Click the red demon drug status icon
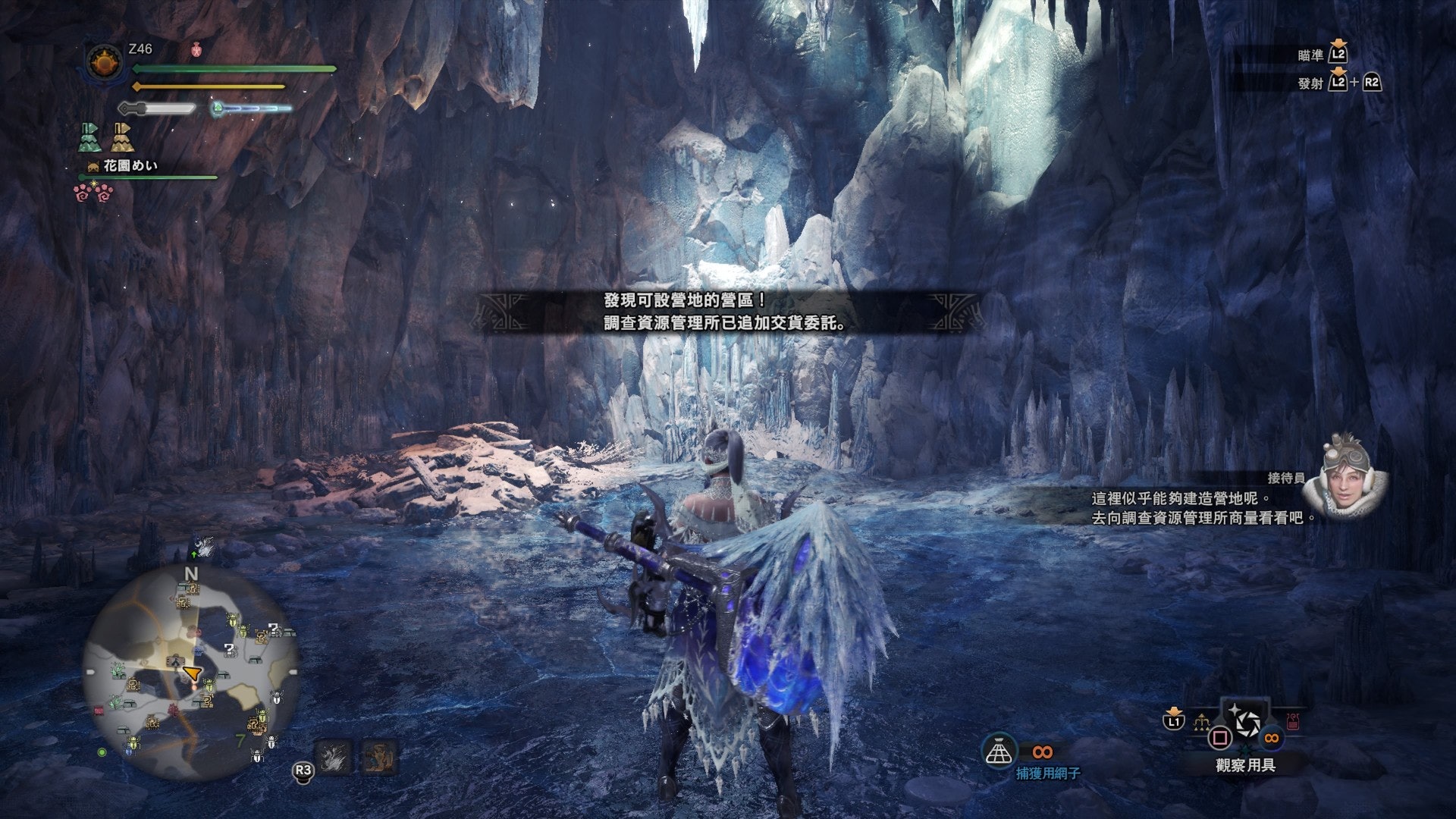This screenshot has height=819, width=1456. point(196,51)
